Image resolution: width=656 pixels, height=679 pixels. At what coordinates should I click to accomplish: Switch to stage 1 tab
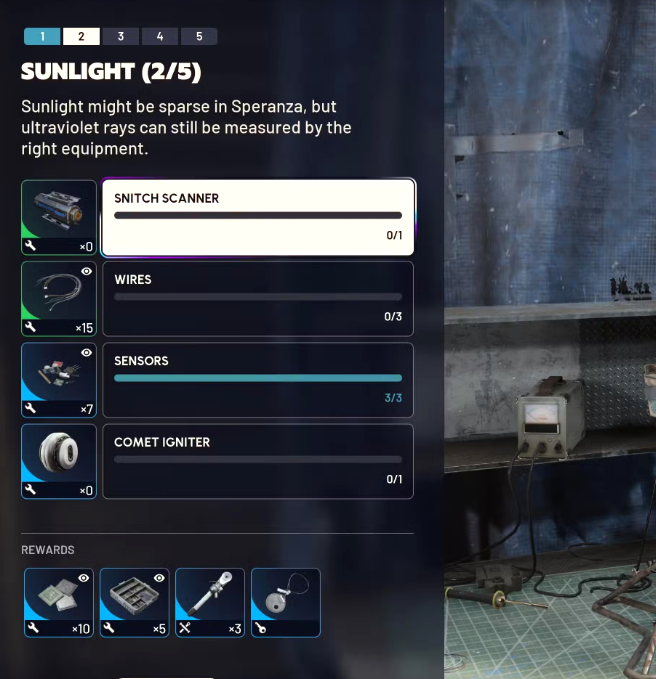[42, 37]
